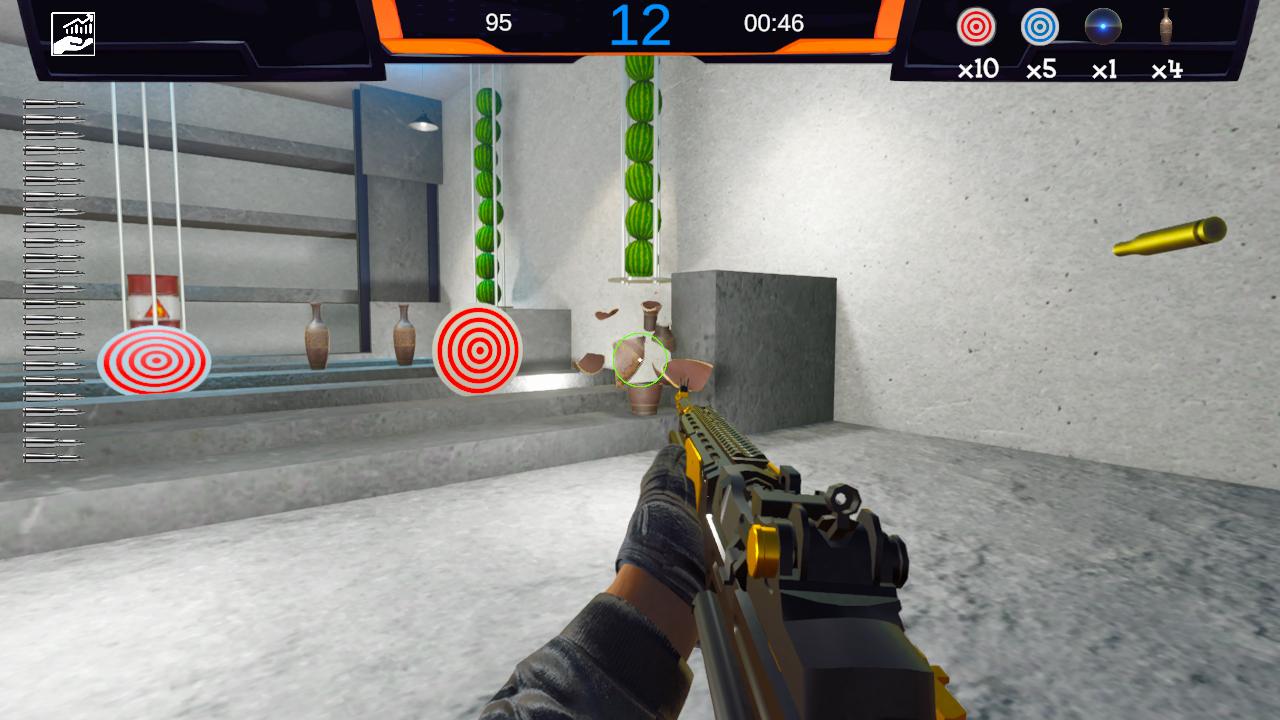Click the glowing sphere x1 icon
Screen dimensions: 1280x720
(x=1104, y=28)
